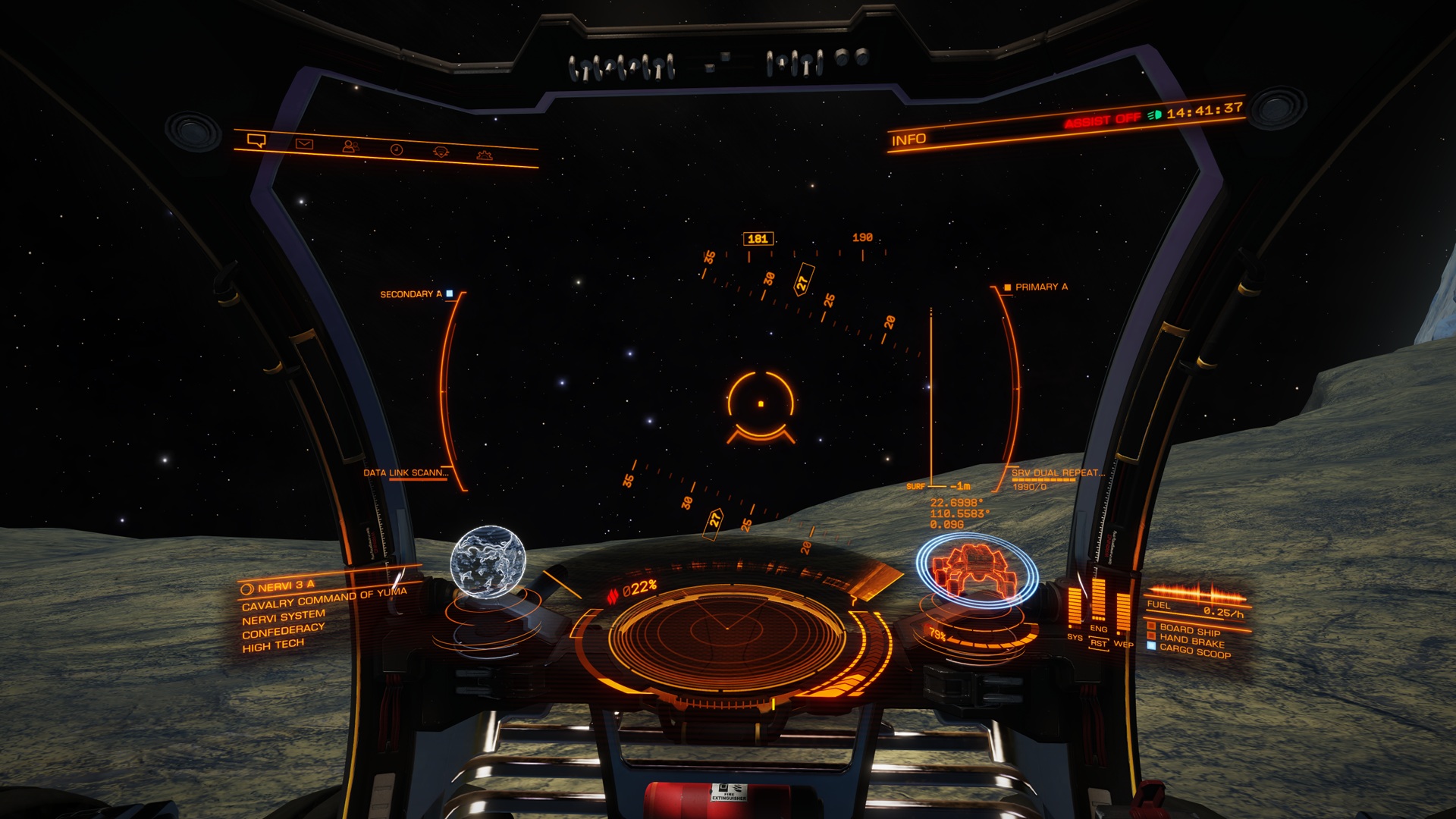1456x819 pixels.
Task: Select the squadron emblem tab
Action: click(441, 152)
